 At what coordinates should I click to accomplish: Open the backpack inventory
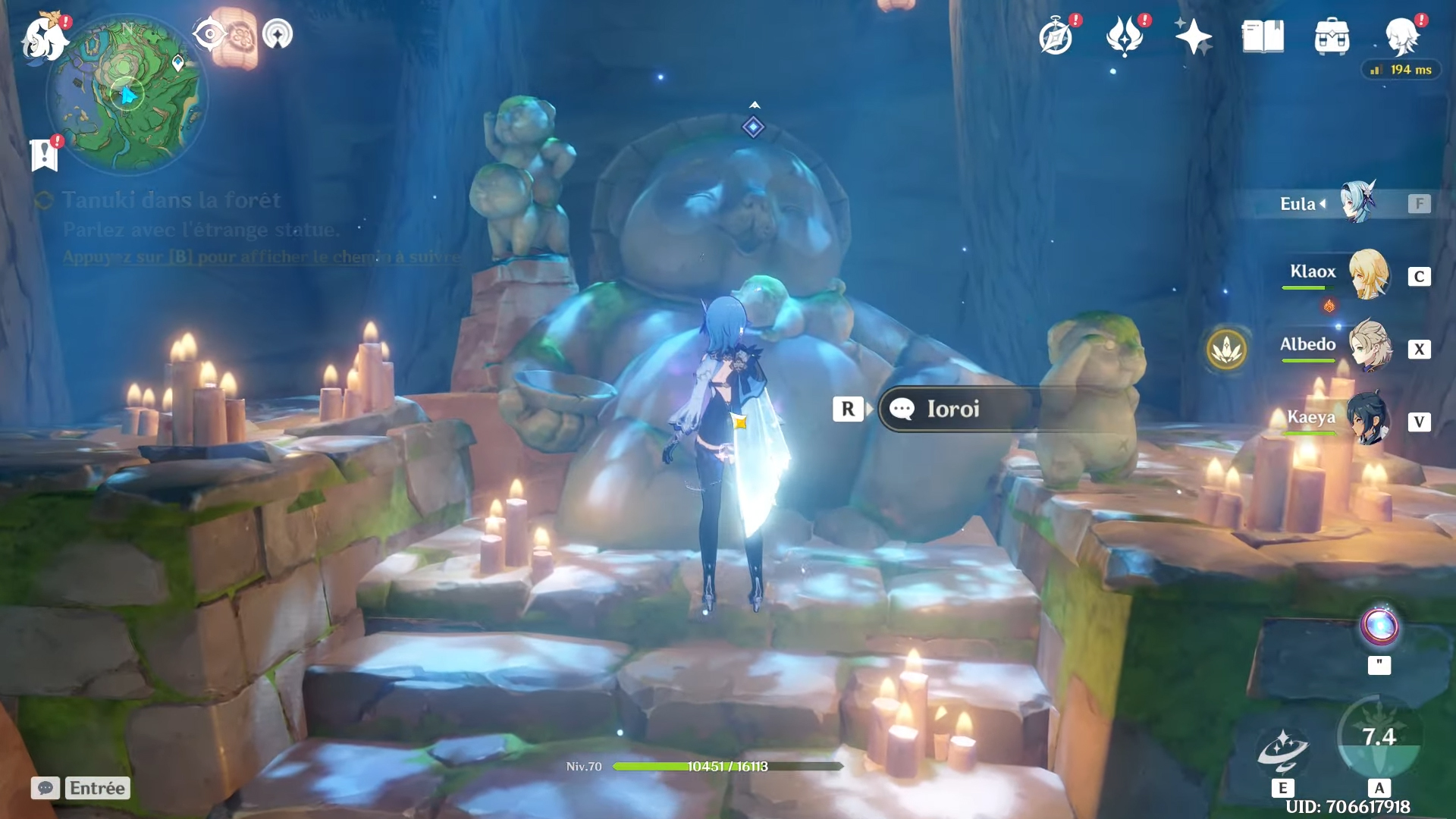[1332, 36]
